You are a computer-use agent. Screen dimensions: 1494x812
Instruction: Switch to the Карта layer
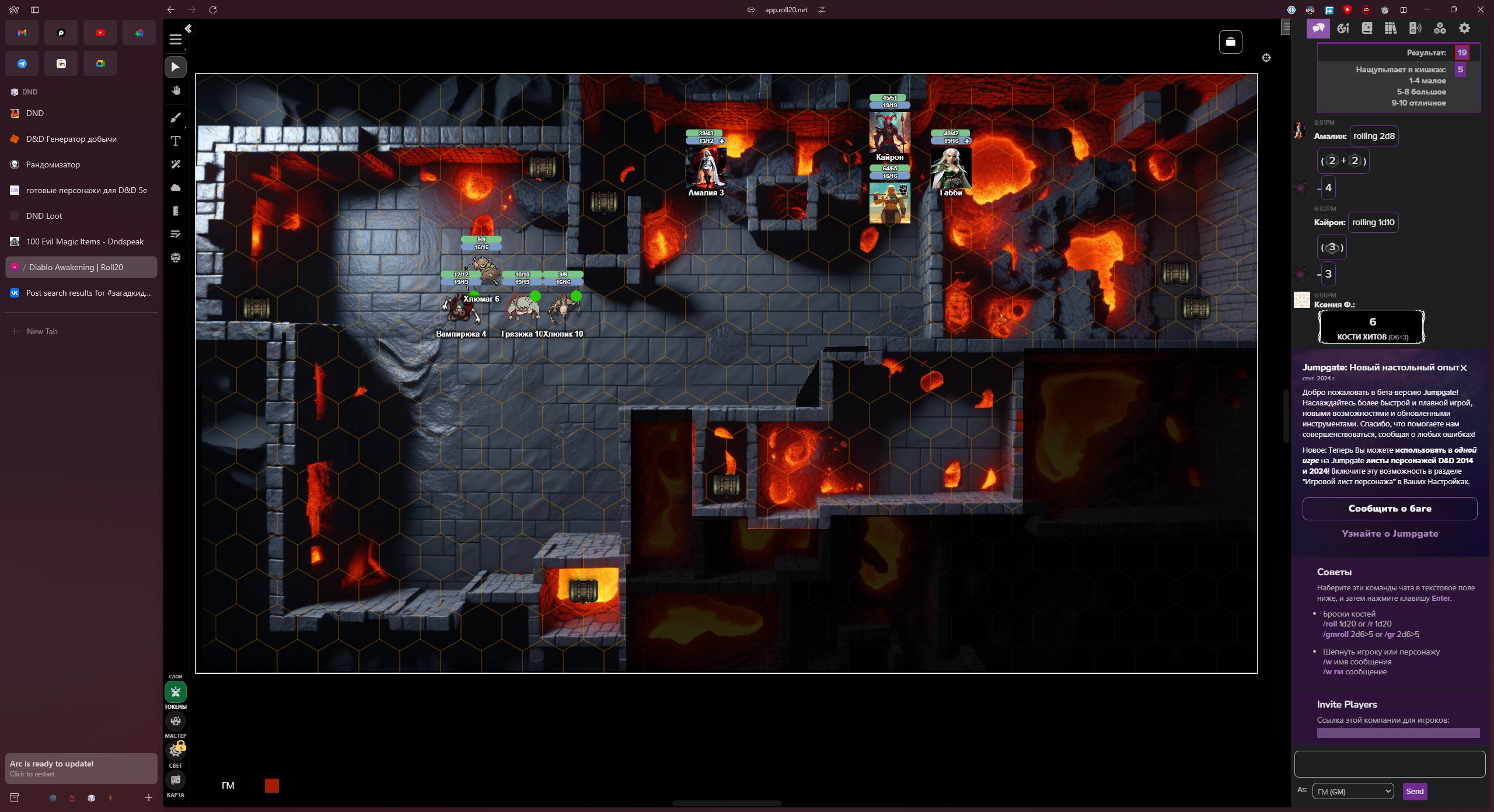tap(176, 780)
